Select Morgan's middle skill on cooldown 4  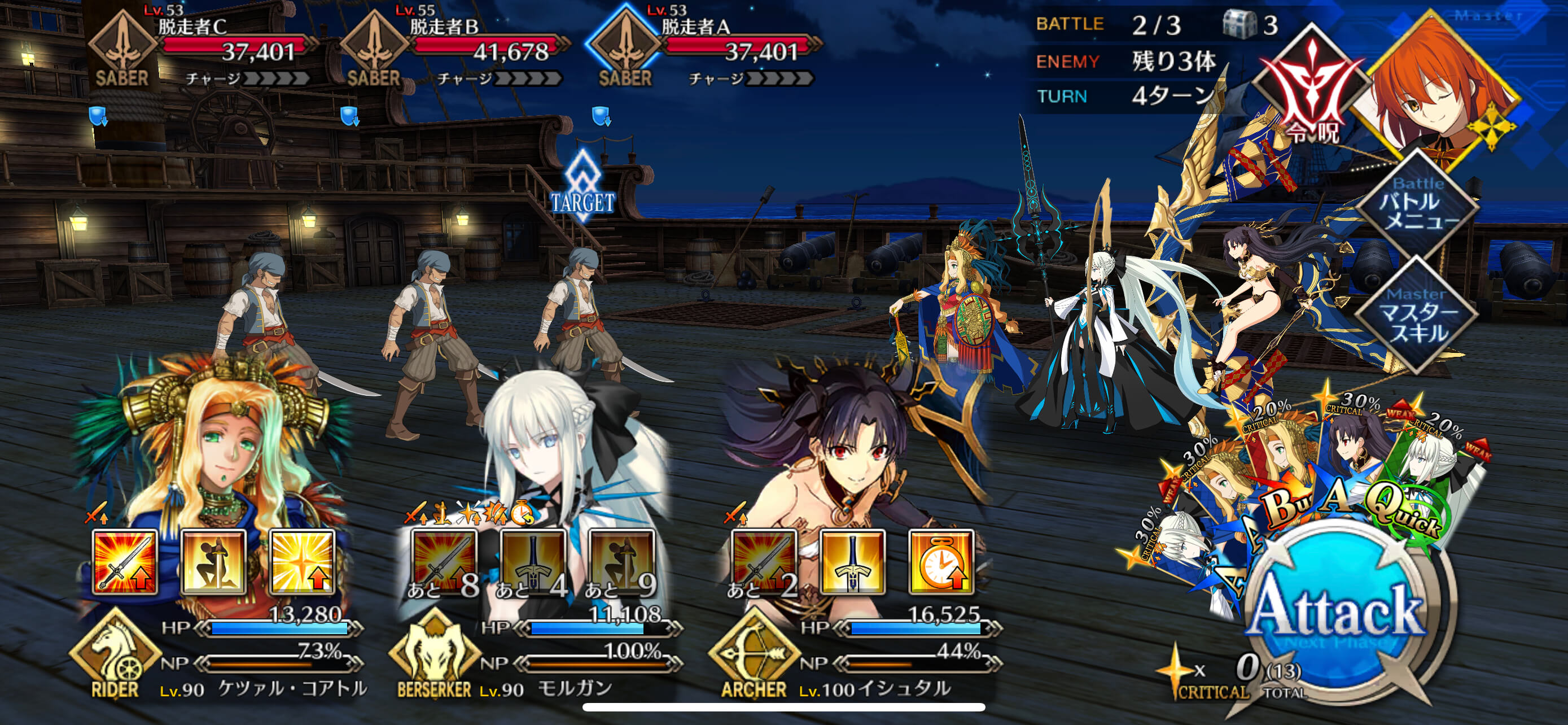(x=533, y=562)
